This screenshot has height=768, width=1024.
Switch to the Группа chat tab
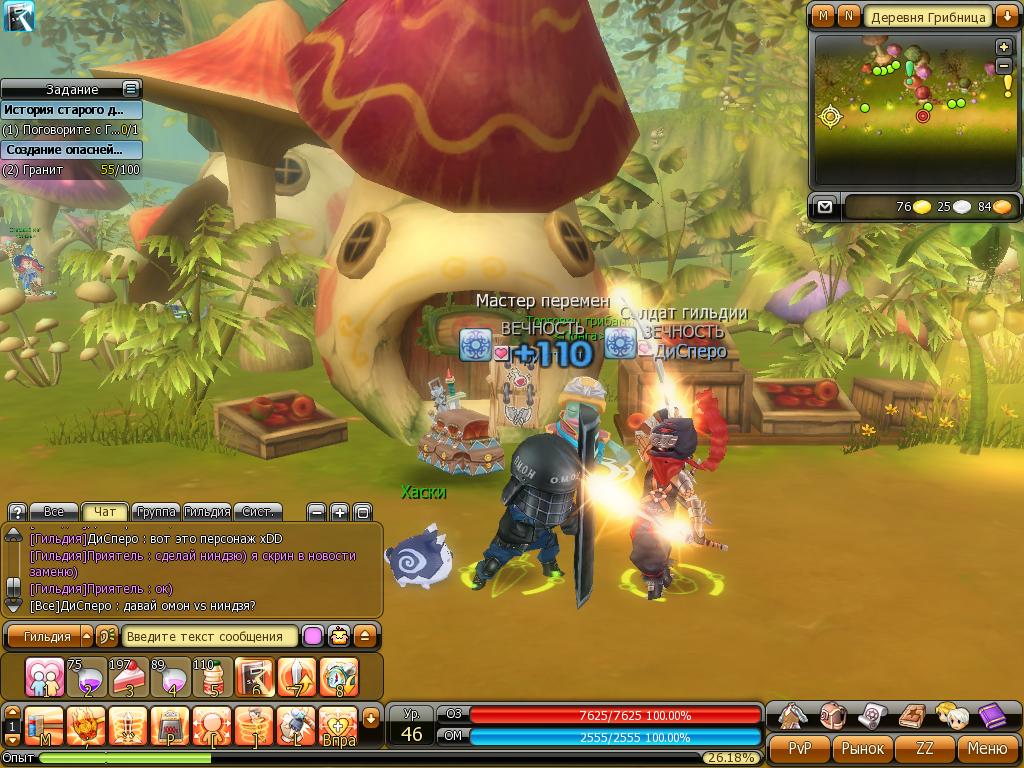coord(155,511)
